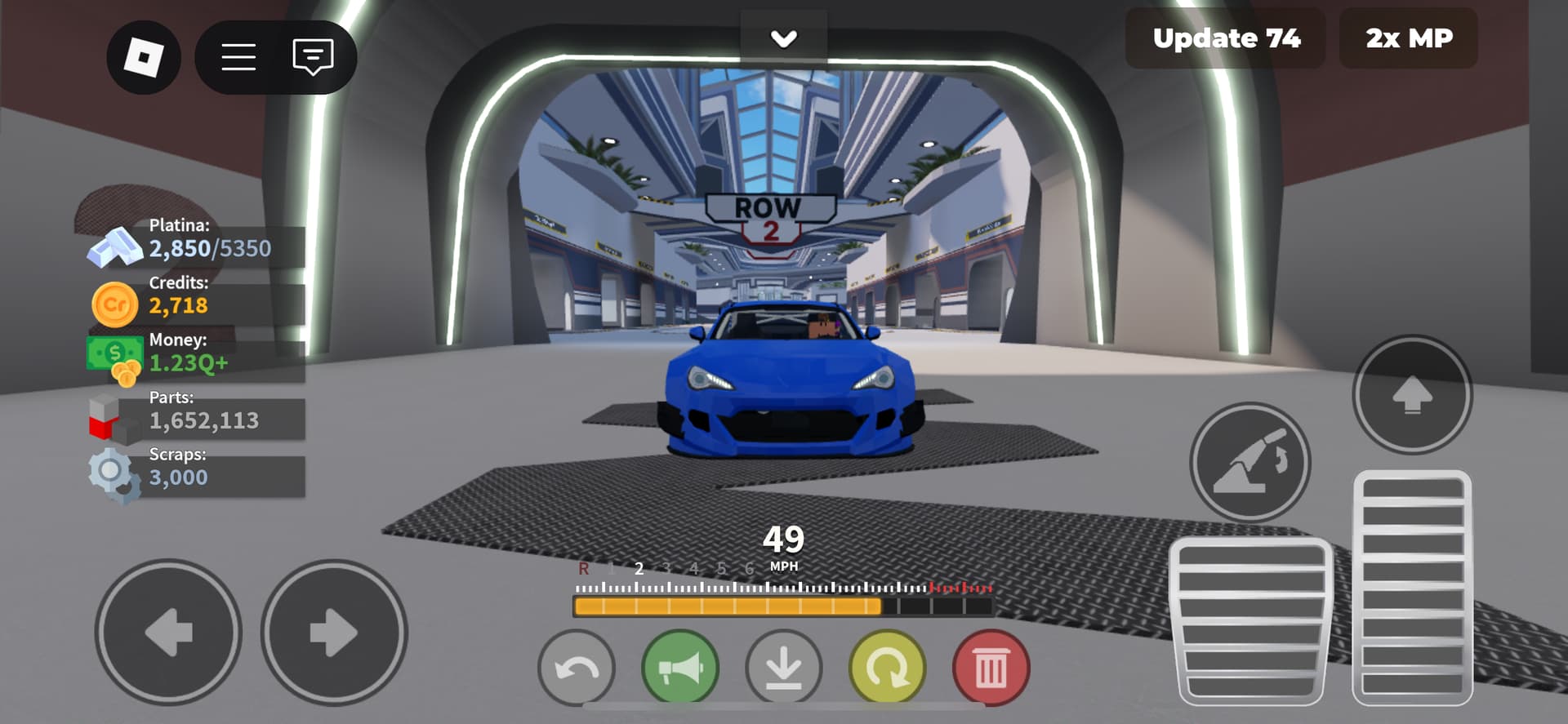Tap the yellow circular arrow button
Screen dimensions: 1568x724
[x=888, y=668]
